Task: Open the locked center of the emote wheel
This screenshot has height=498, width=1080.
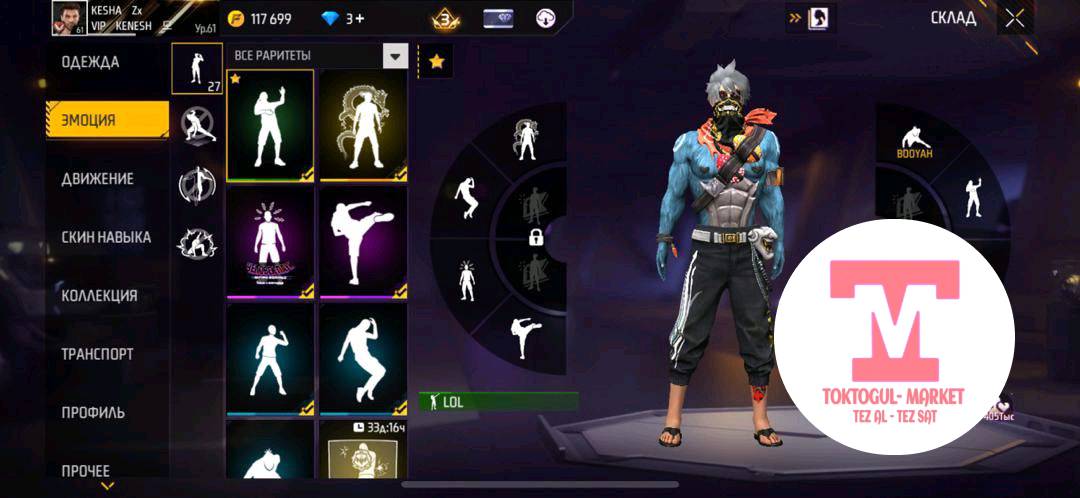Action: [x=537, y=238]
